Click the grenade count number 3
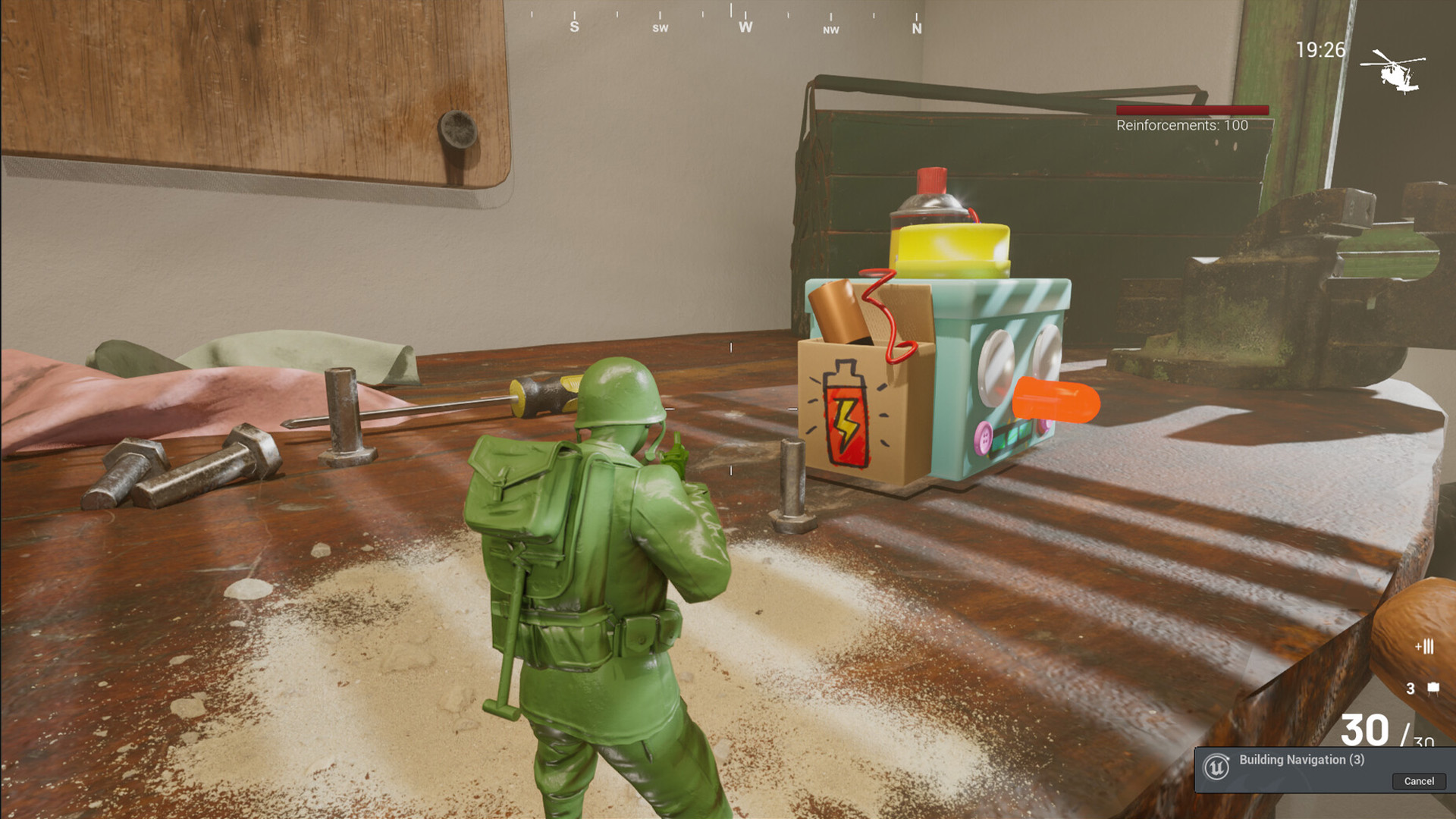The image size is (1456, 819). 1410,688
